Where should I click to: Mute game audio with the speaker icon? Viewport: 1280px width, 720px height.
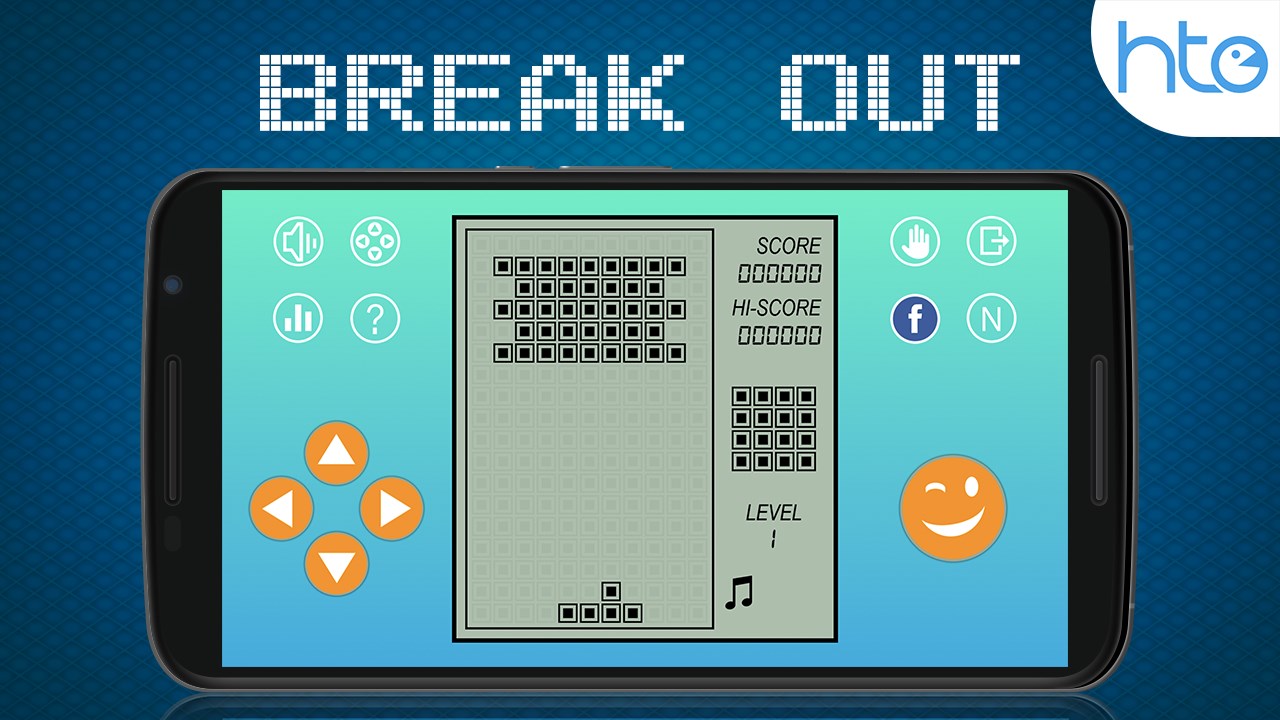coord(298,241)
